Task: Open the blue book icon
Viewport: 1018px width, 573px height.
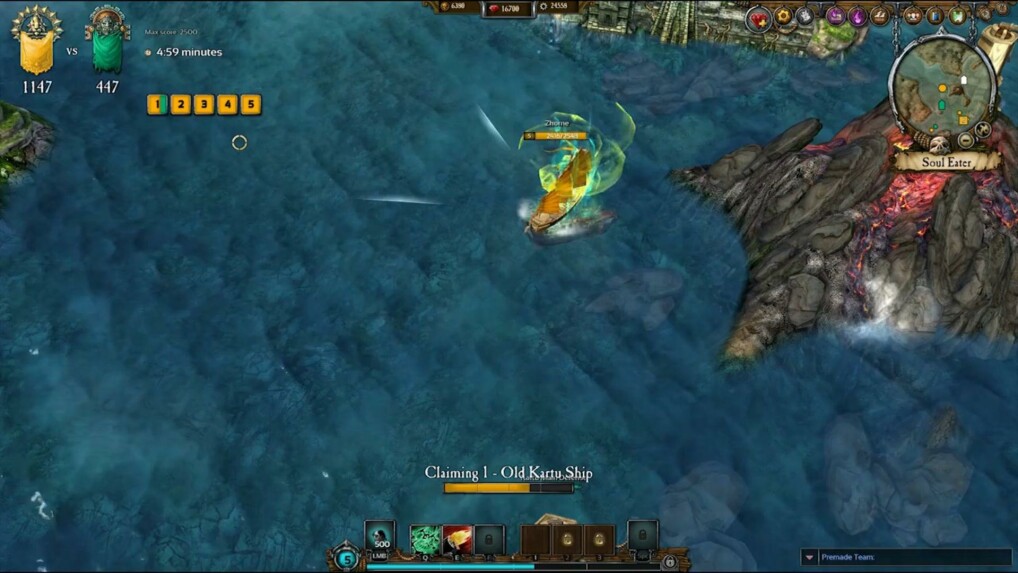Action: [935, 16]
